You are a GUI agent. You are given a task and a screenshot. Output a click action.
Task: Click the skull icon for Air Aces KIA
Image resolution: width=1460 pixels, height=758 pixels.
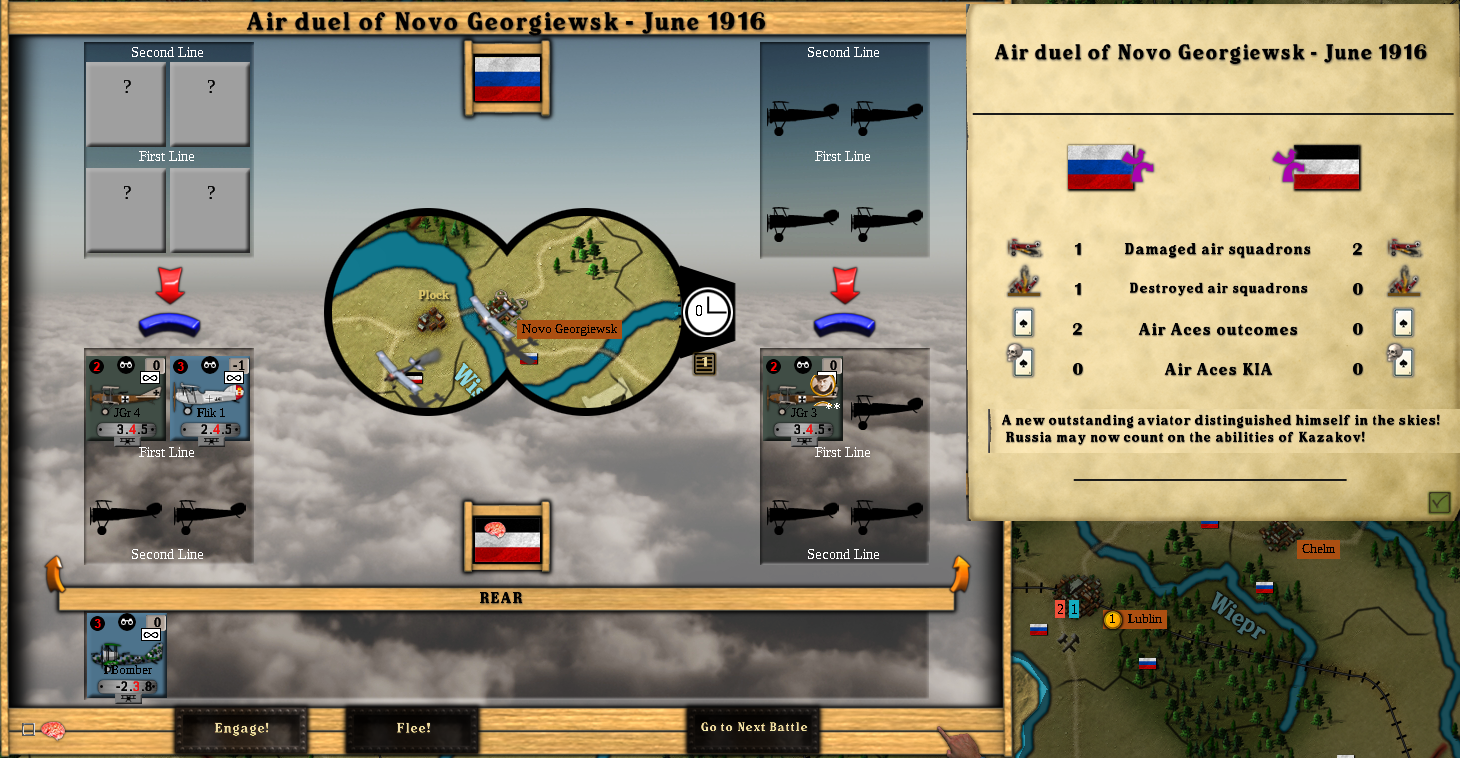pos(1021,361)
